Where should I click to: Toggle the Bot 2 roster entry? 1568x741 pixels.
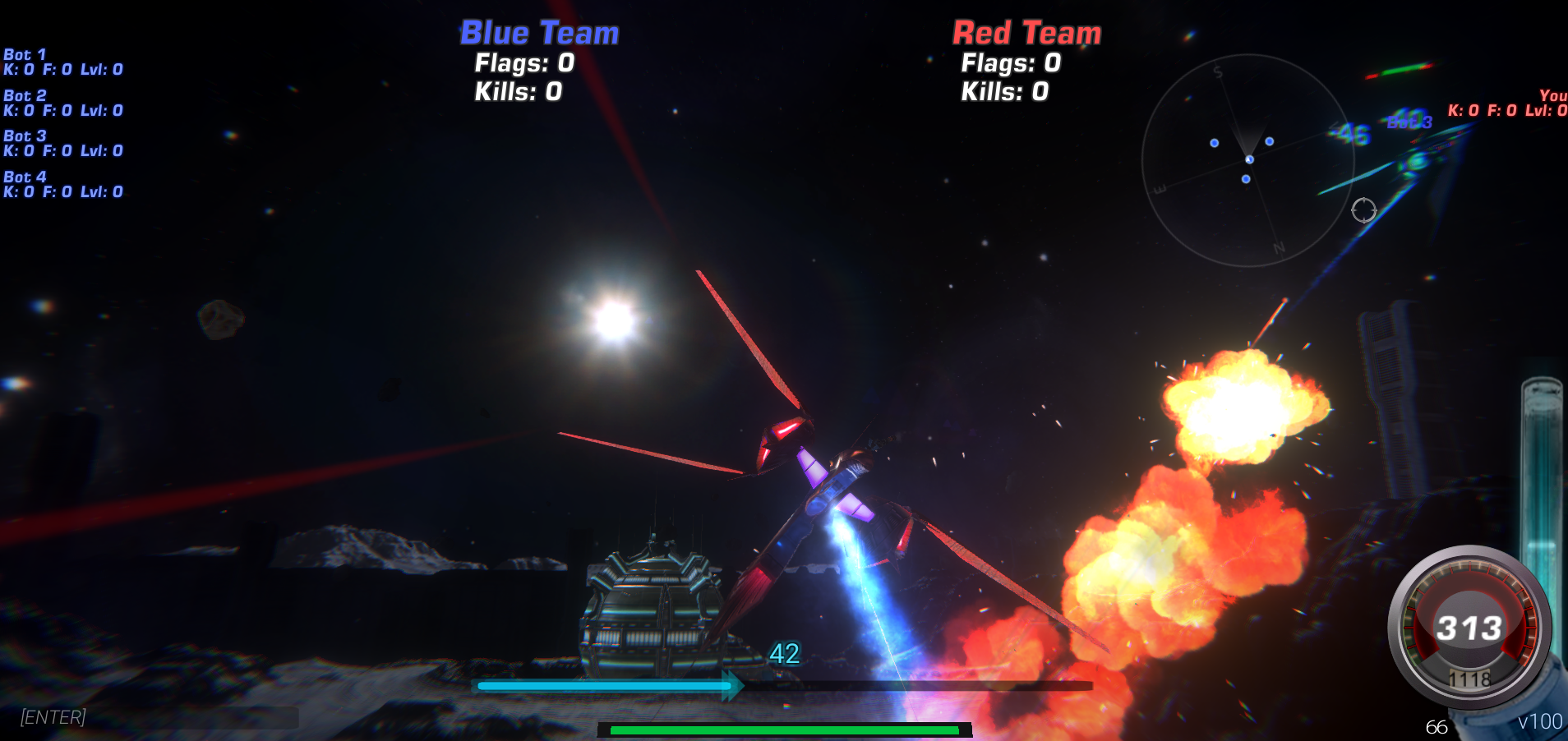63,102
